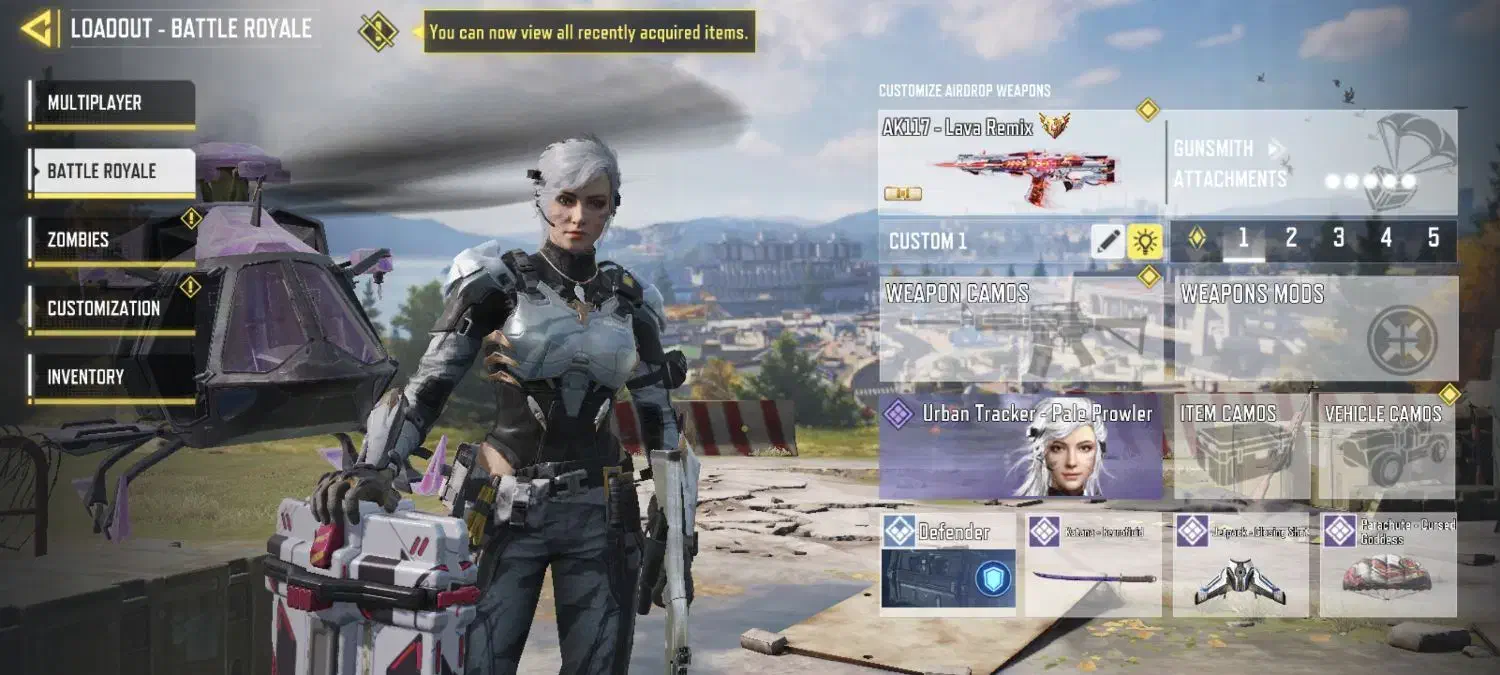Choose airdrop loadout slot 2

1291,238
